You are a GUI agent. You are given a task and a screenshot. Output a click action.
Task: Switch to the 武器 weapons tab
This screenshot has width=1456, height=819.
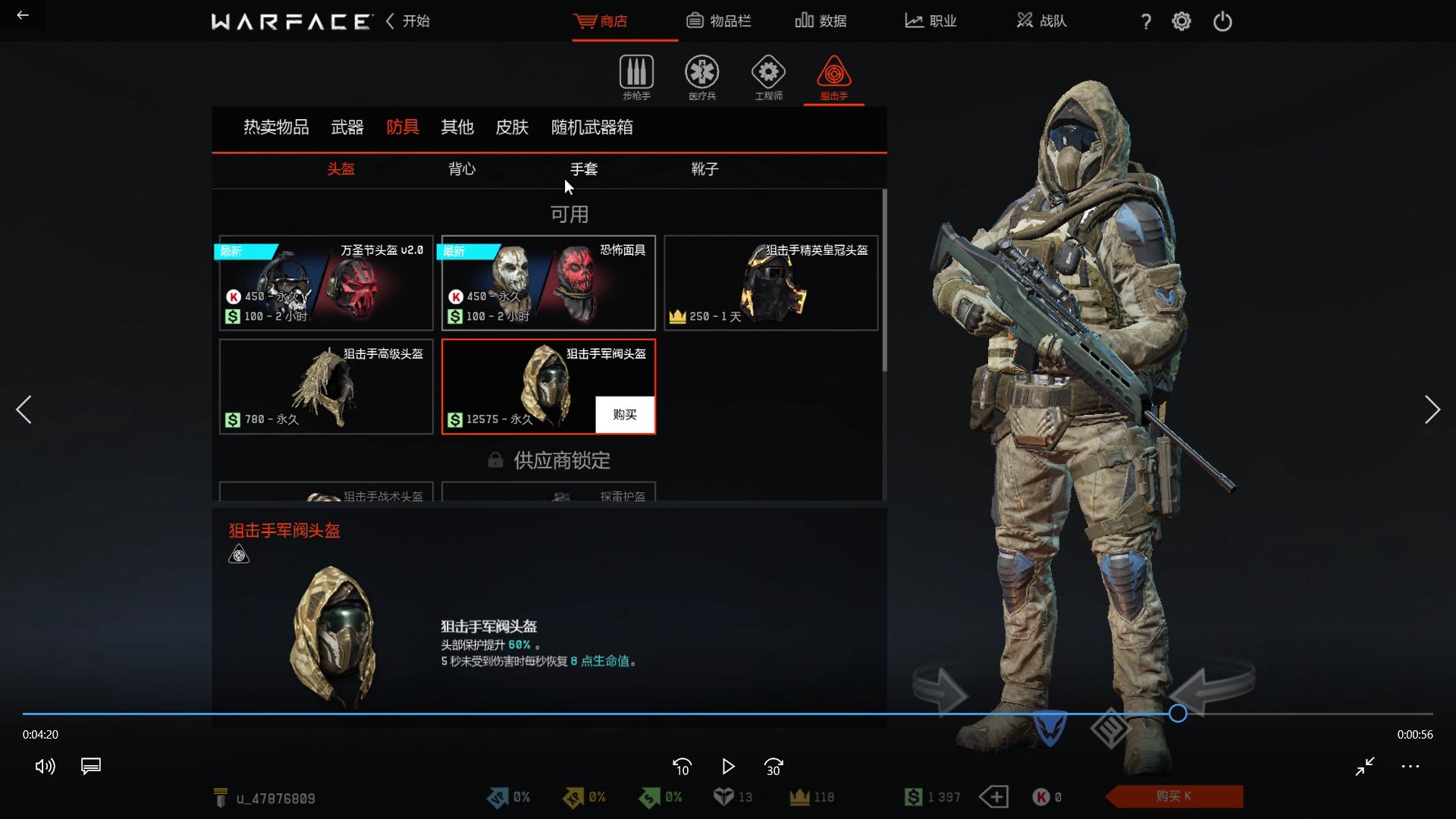(347, 127)
